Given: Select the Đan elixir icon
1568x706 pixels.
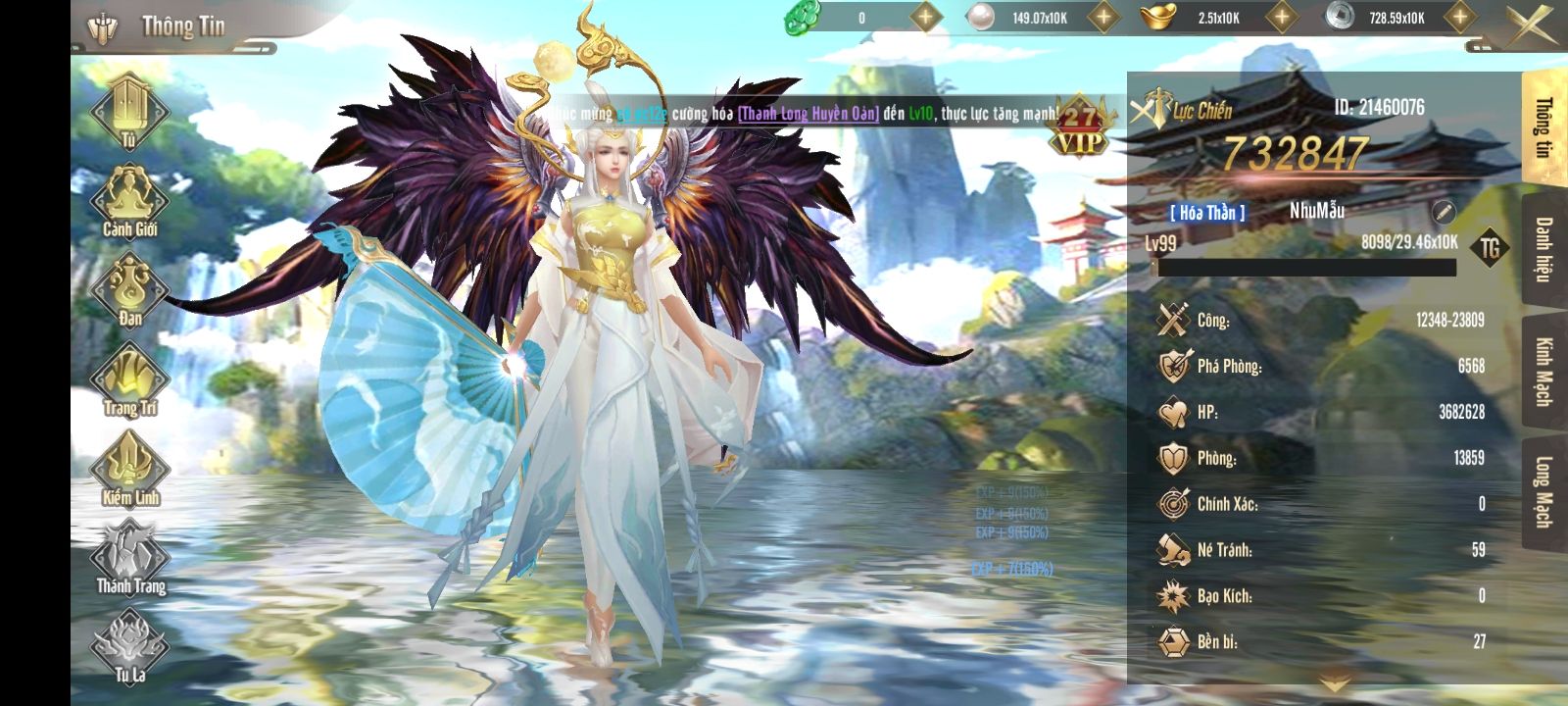Looking at the screenshot, I should 129,288.
